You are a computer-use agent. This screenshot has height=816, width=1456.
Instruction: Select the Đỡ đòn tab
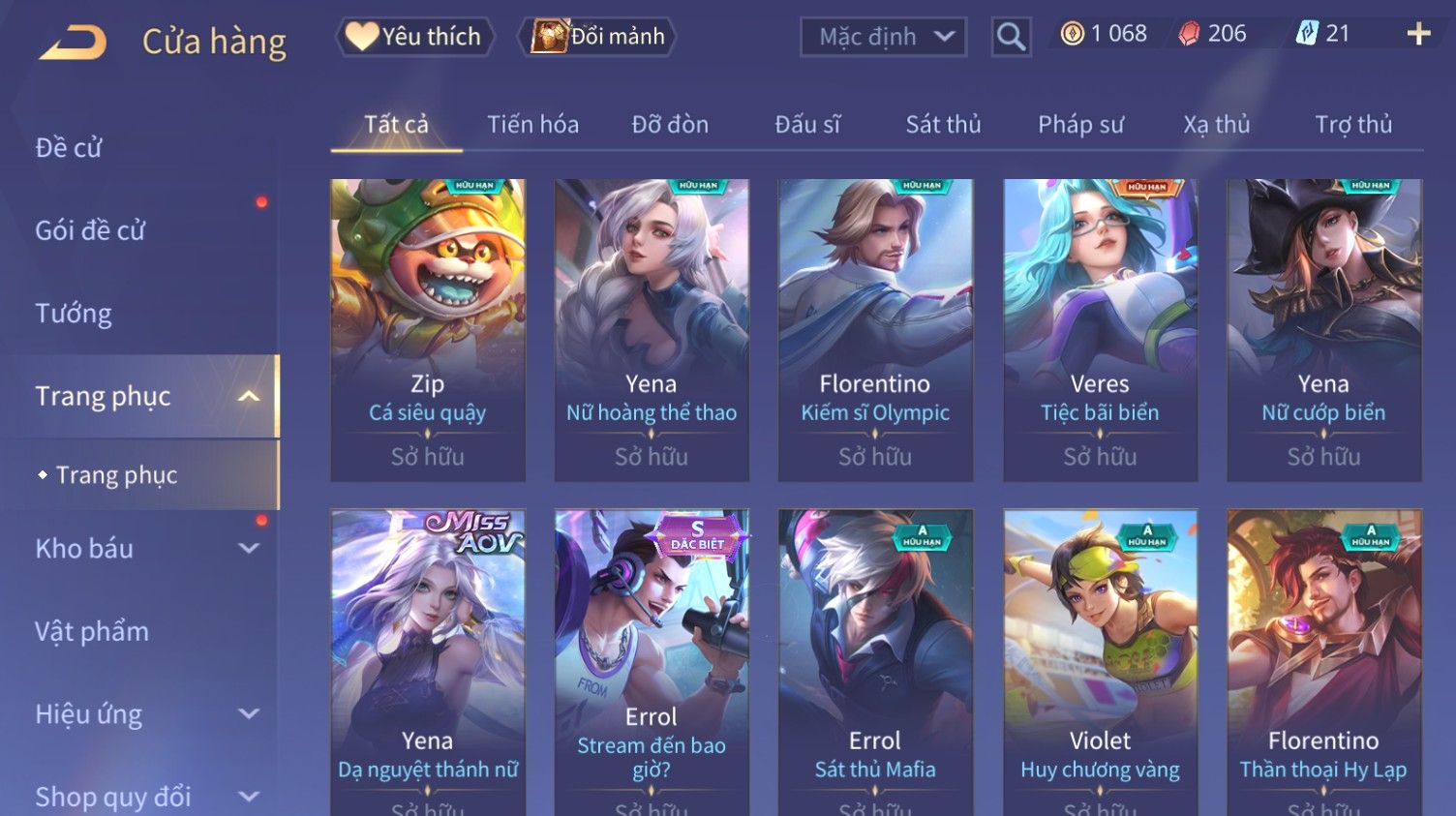click(670, 125)
